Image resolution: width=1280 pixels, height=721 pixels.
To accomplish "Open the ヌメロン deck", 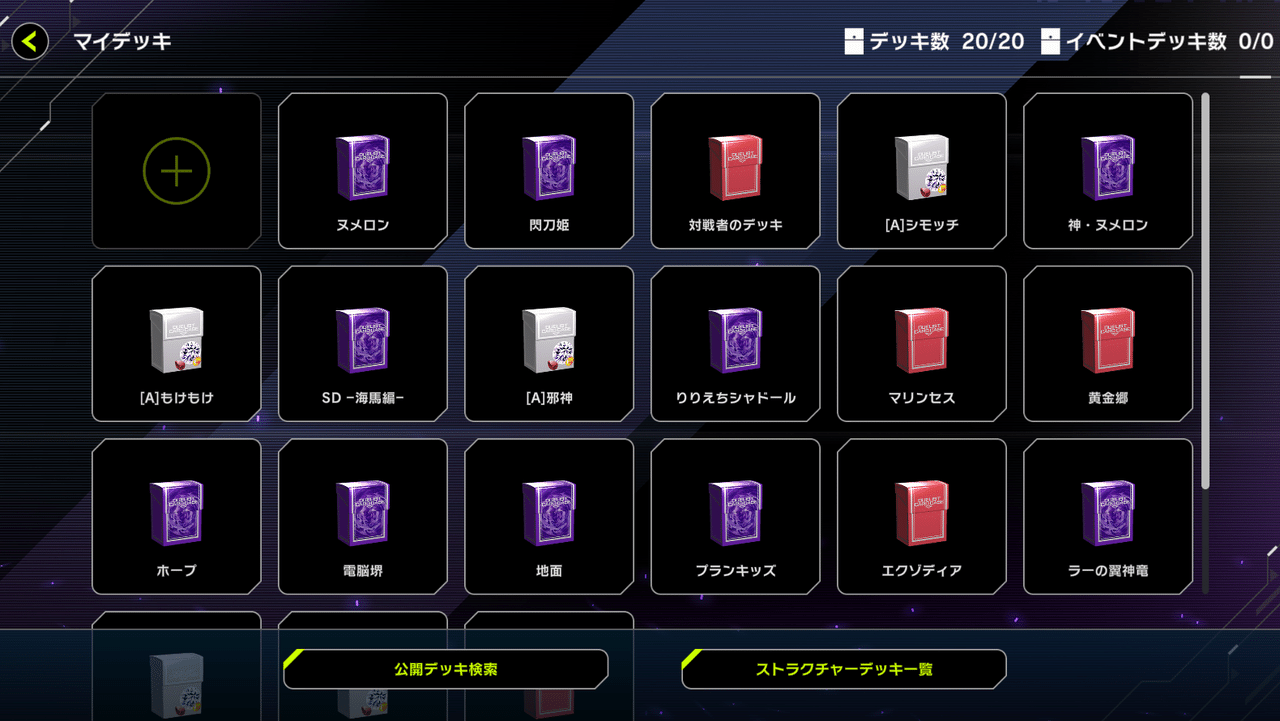I will tap(362, 170).
